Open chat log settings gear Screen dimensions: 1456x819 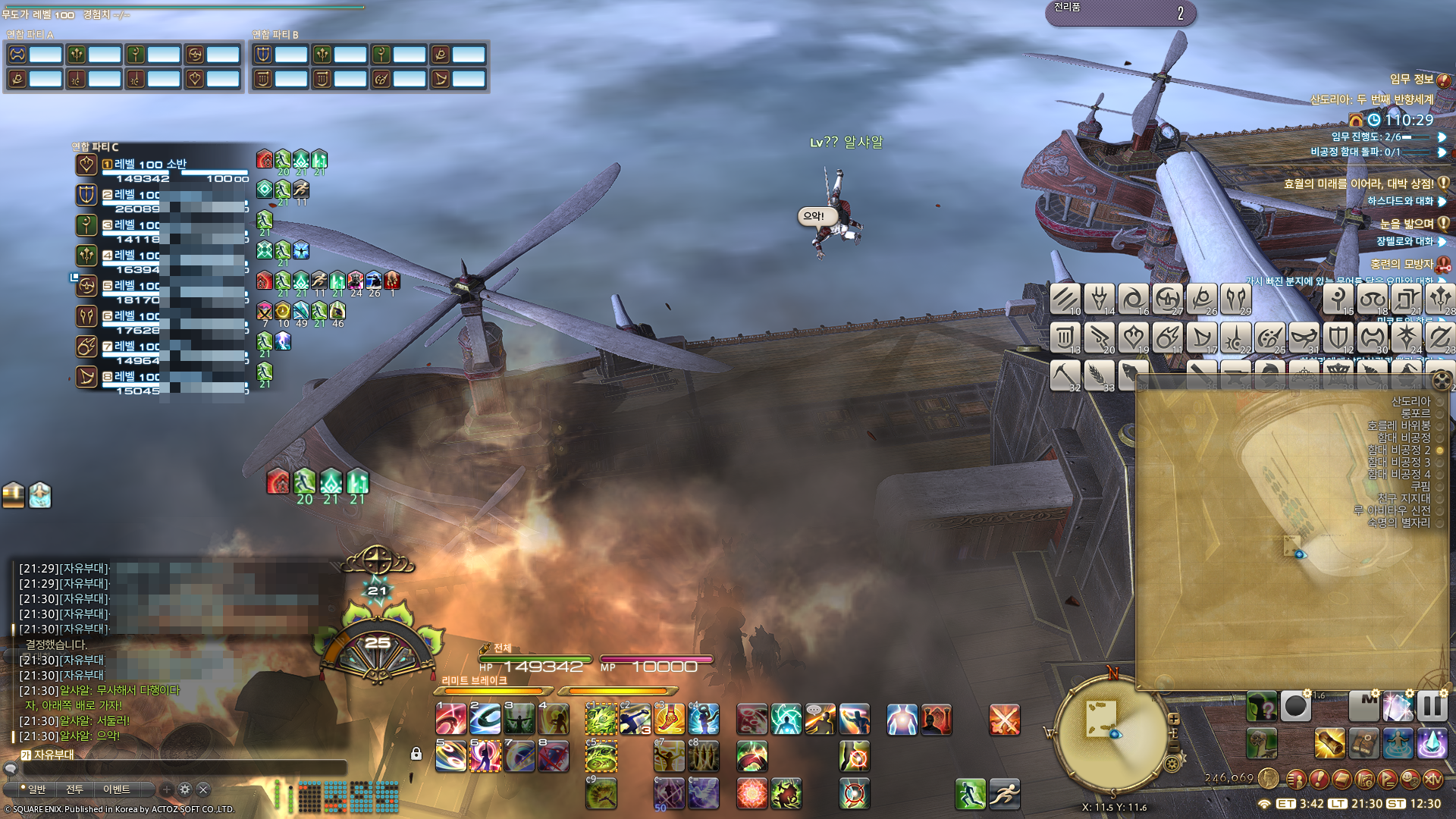(x=185, y=789)
